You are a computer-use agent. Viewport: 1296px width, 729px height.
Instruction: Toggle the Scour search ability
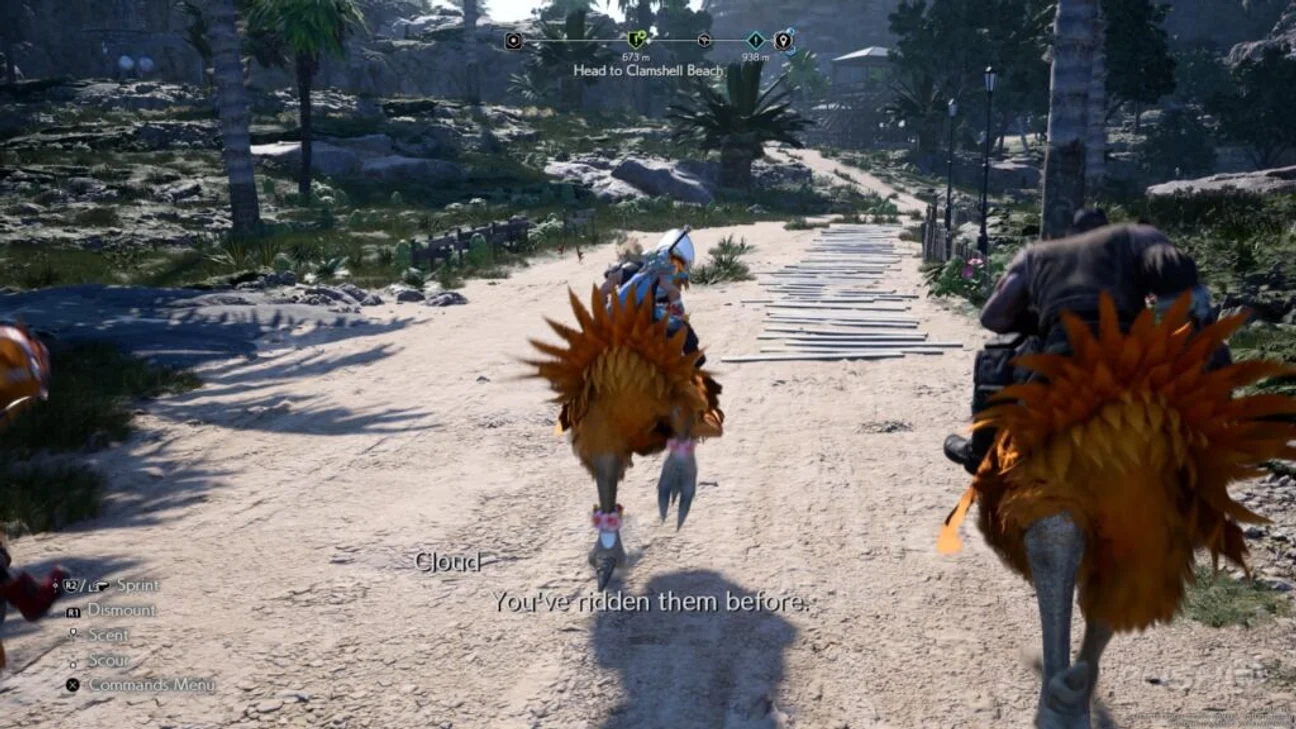pos(108,660)
